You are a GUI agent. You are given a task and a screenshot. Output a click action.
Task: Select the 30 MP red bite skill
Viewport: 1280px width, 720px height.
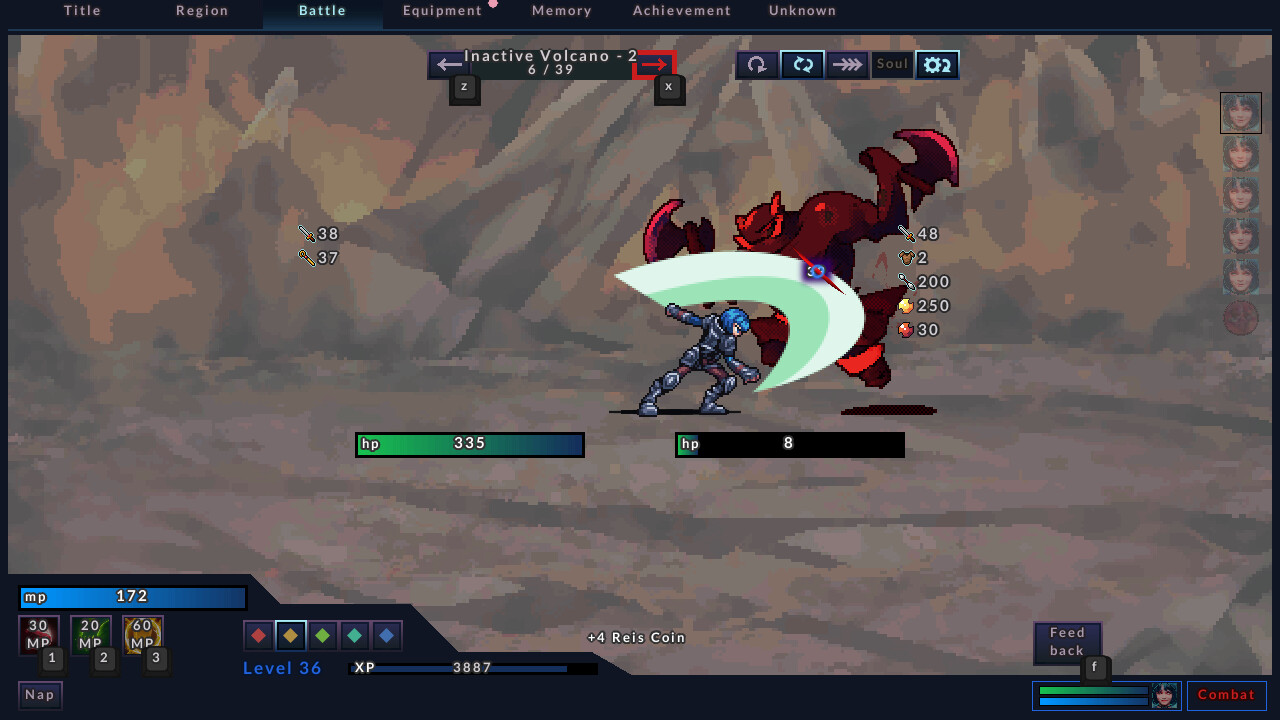tap(38, 634)
